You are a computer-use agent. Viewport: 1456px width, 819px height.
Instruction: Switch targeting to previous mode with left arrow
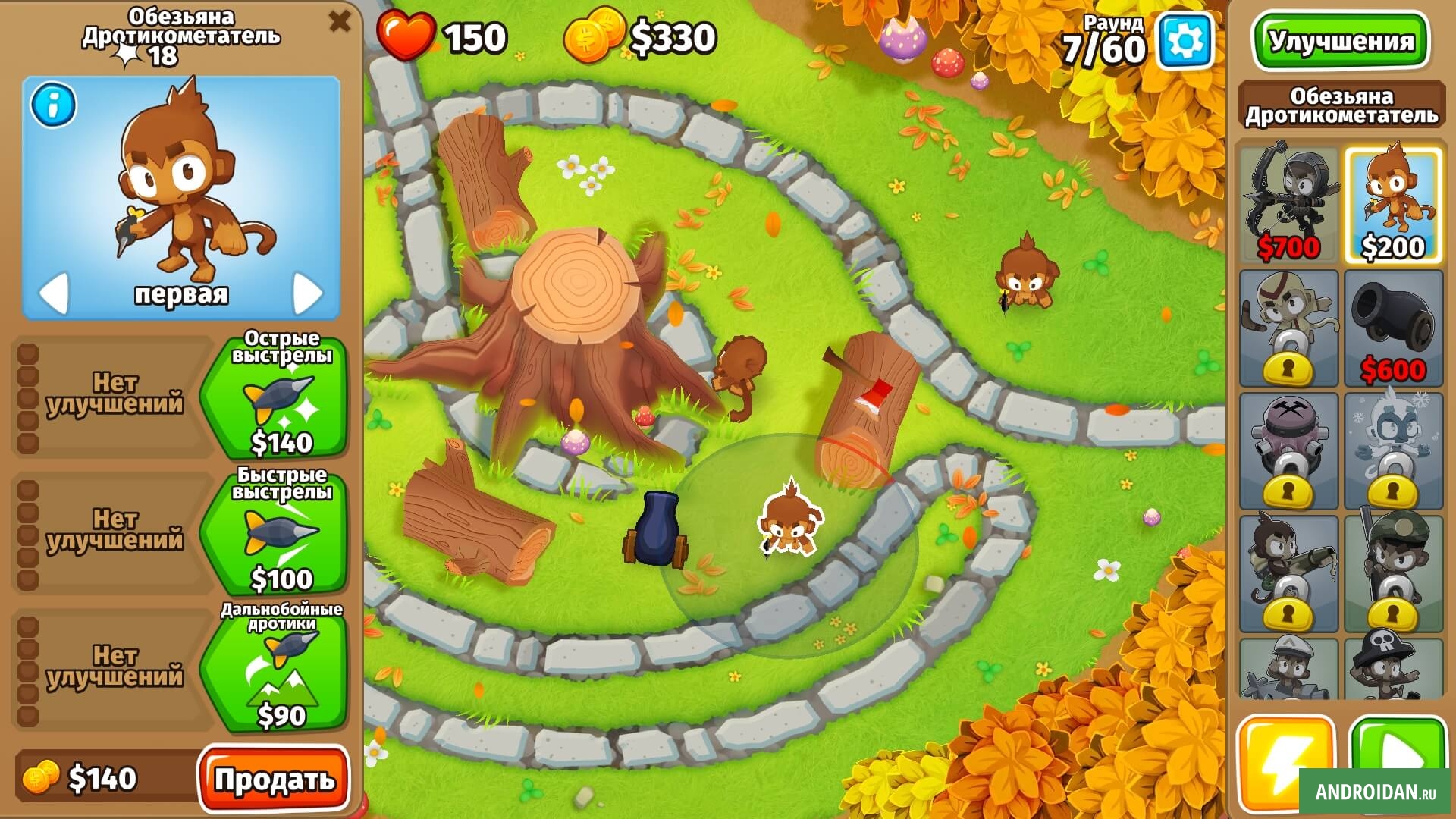[x=55, y=292]
